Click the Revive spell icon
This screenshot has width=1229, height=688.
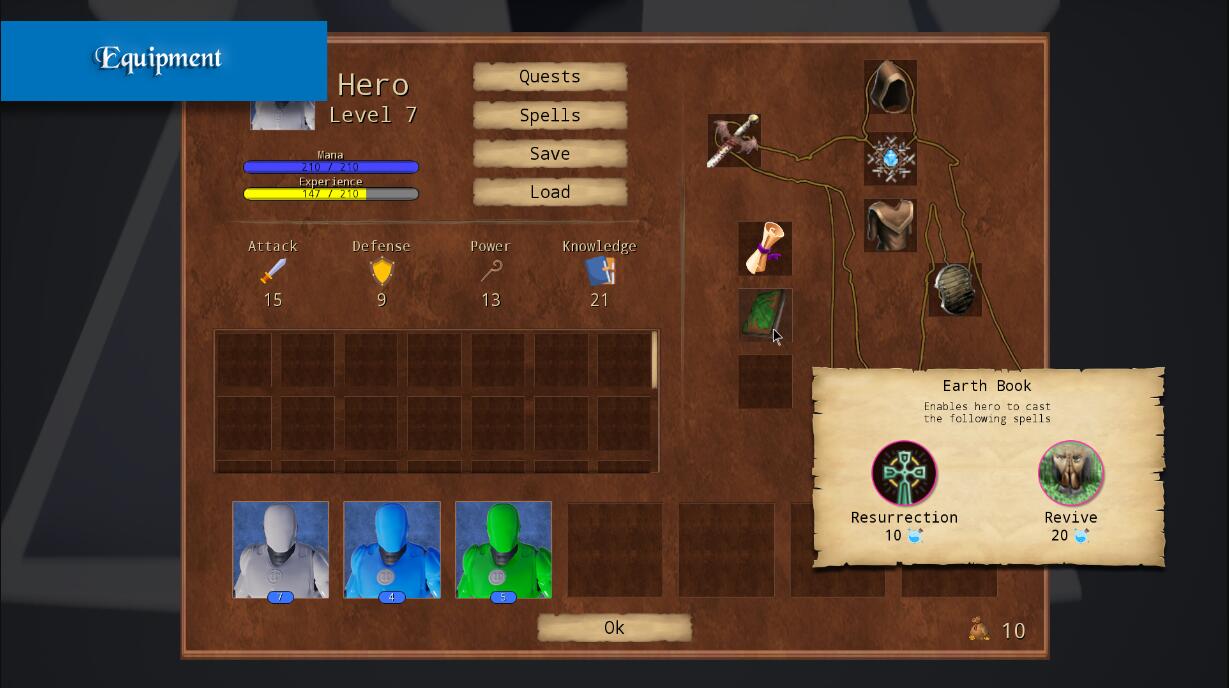tap(1071, 474)
